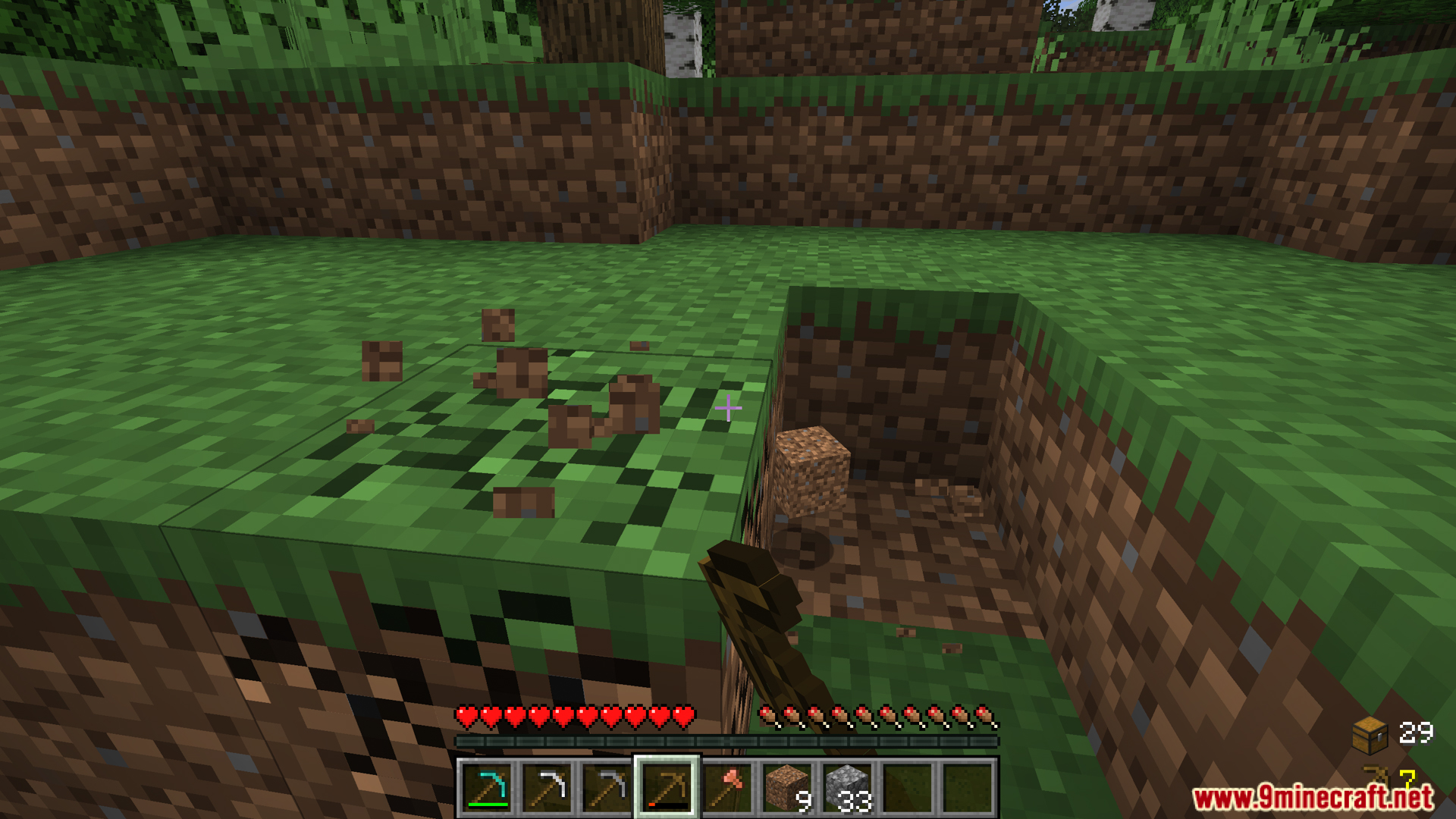Click the highlighted wooden pickaxe slot

coord(667,788)
